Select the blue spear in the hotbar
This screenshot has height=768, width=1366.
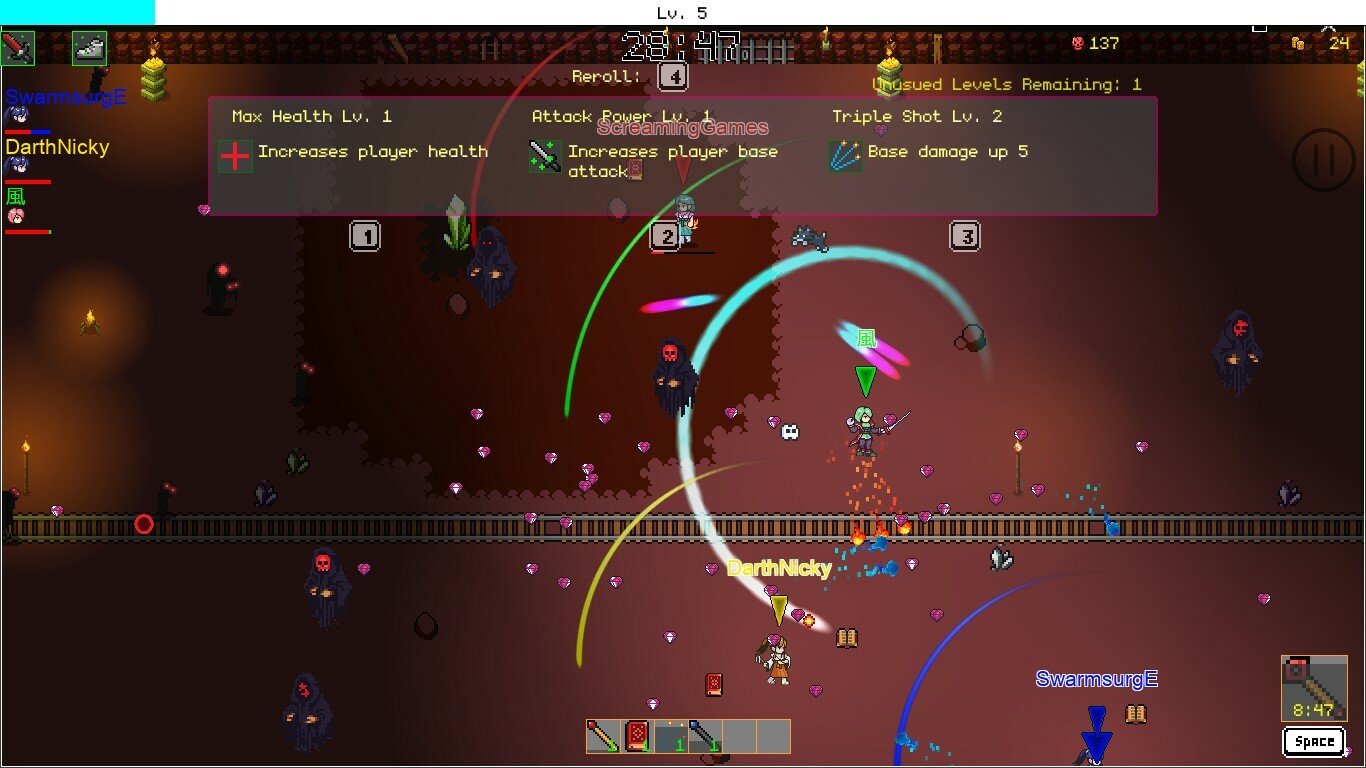[x=706, y=735]
